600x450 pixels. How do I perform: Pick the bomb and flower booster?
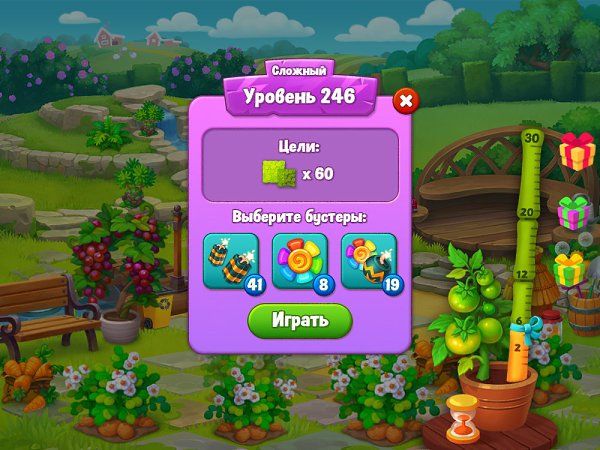pos(369,261)
